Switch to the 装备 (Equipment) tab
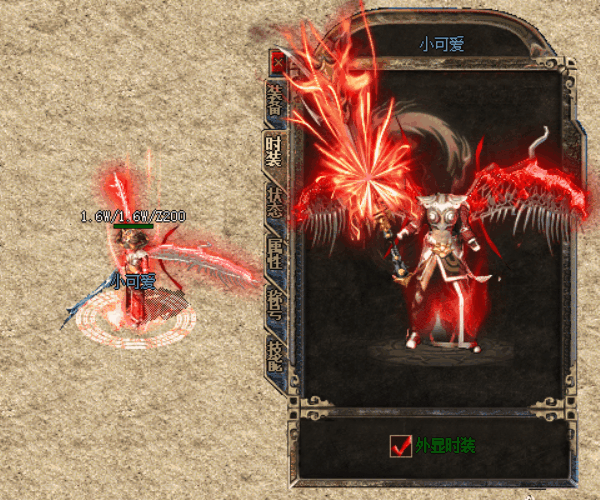 point(275,101)
